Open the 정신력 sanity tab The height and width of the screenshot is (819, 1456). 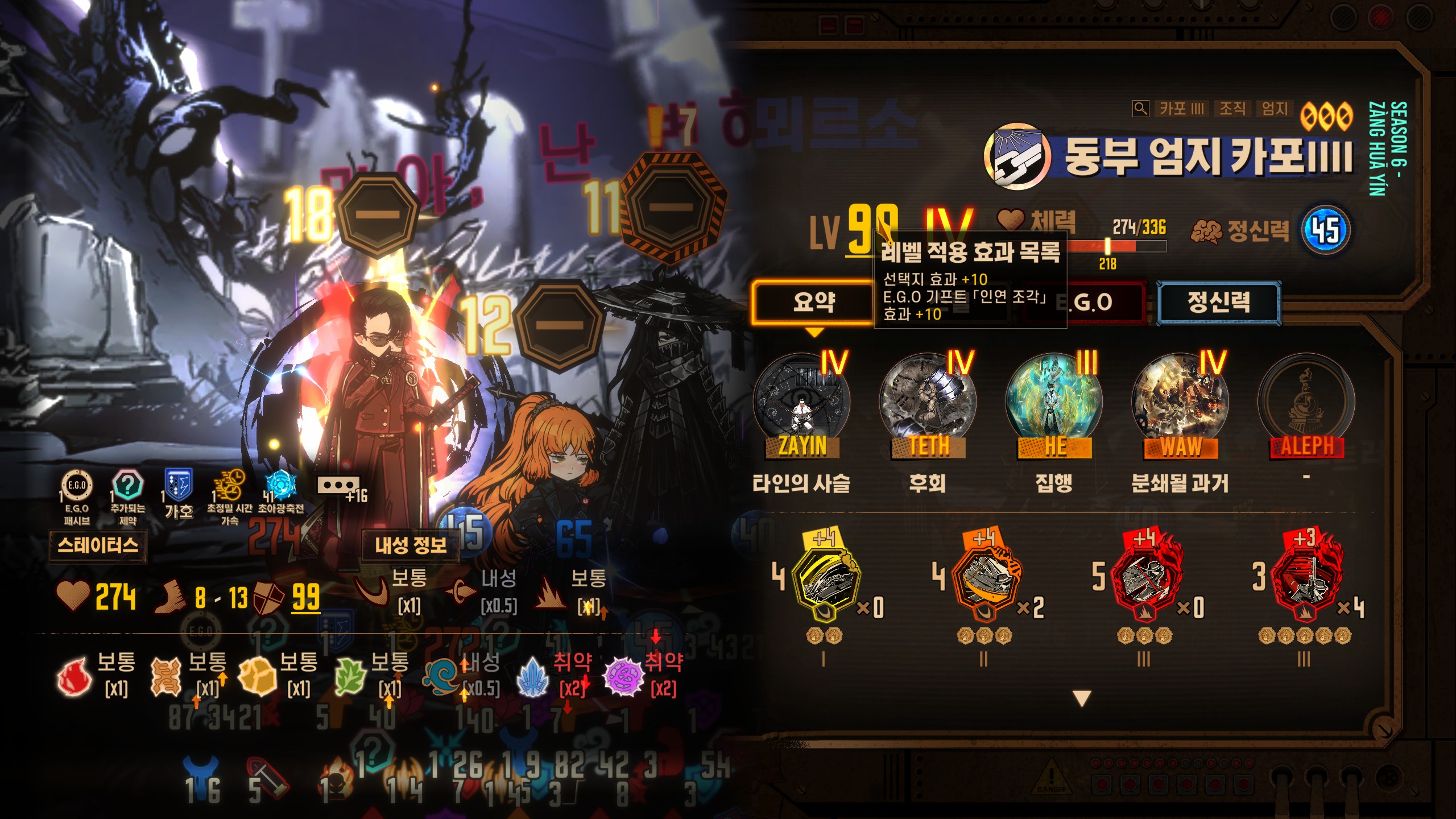tap(1218, 301)
